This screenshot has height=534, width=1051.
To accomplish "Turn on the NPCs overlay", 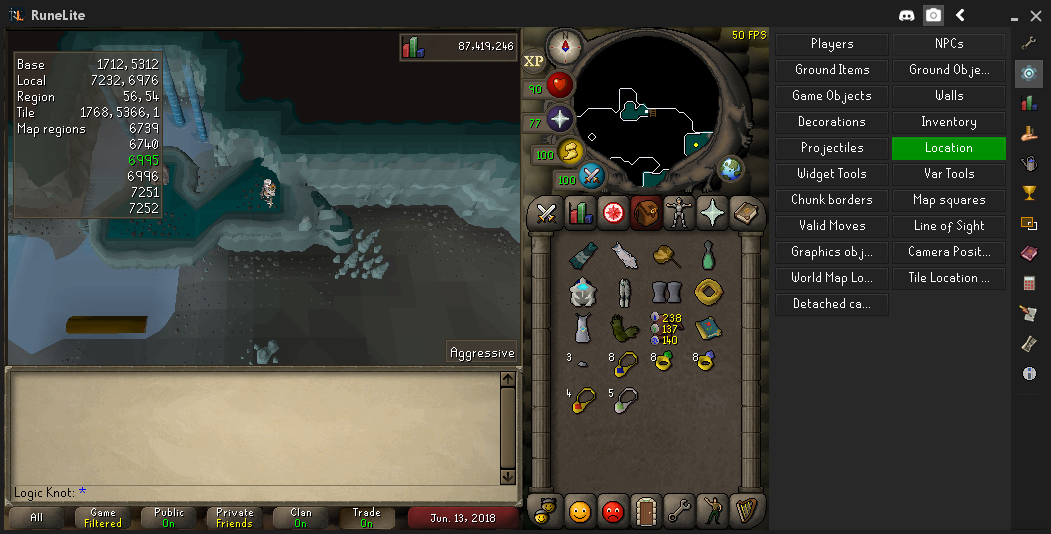I will coord(948,44).
